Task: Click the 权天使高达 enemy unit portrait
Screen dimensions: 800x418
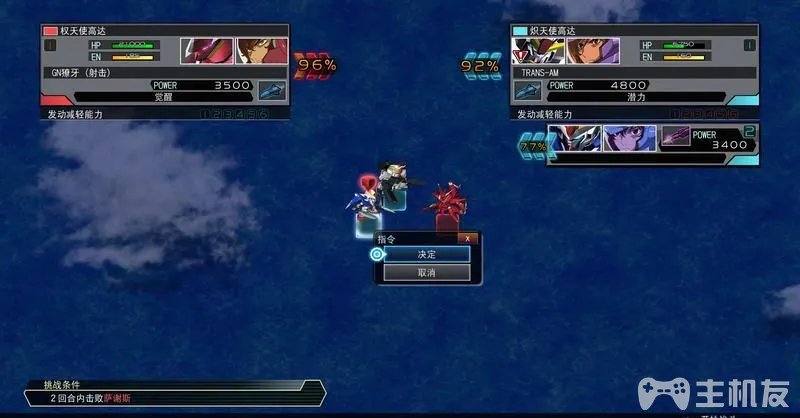Action: point(207,50)
